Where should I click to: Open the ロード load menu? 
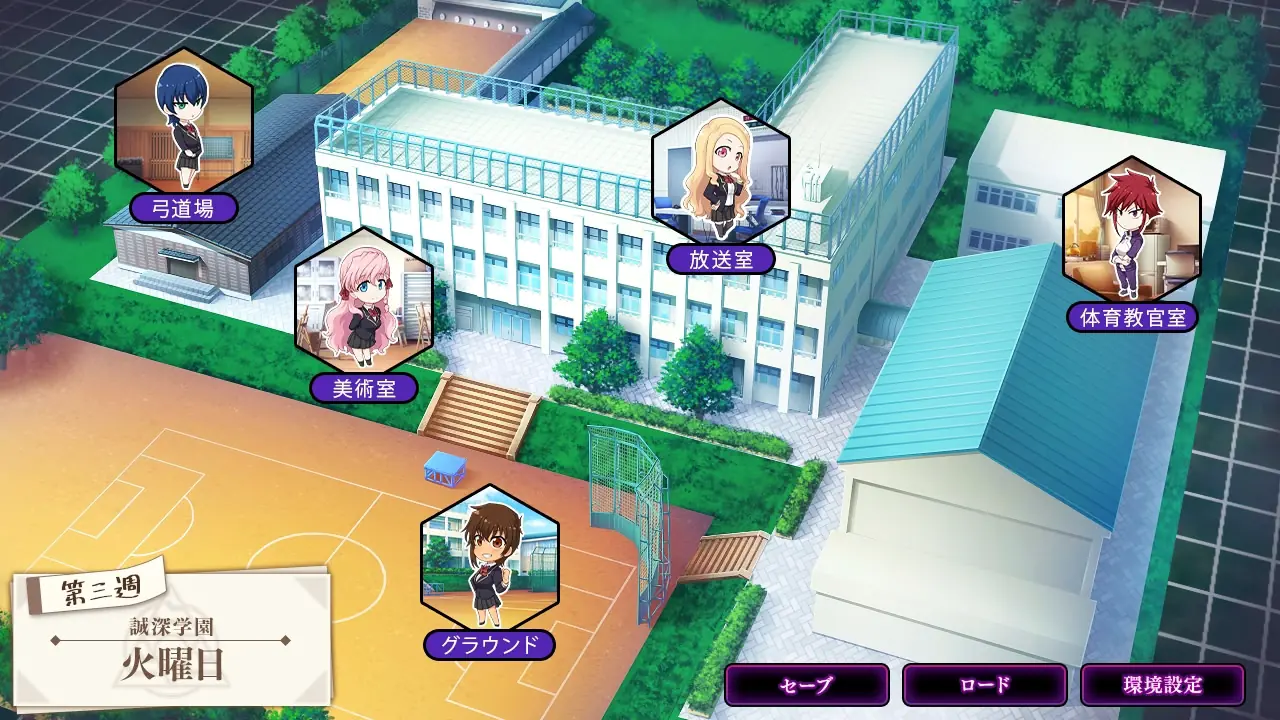(x=984, y=686)
